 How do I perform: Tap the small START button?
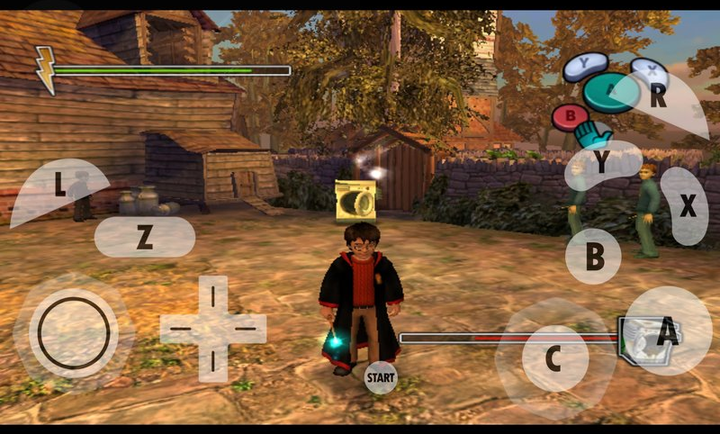380,377
